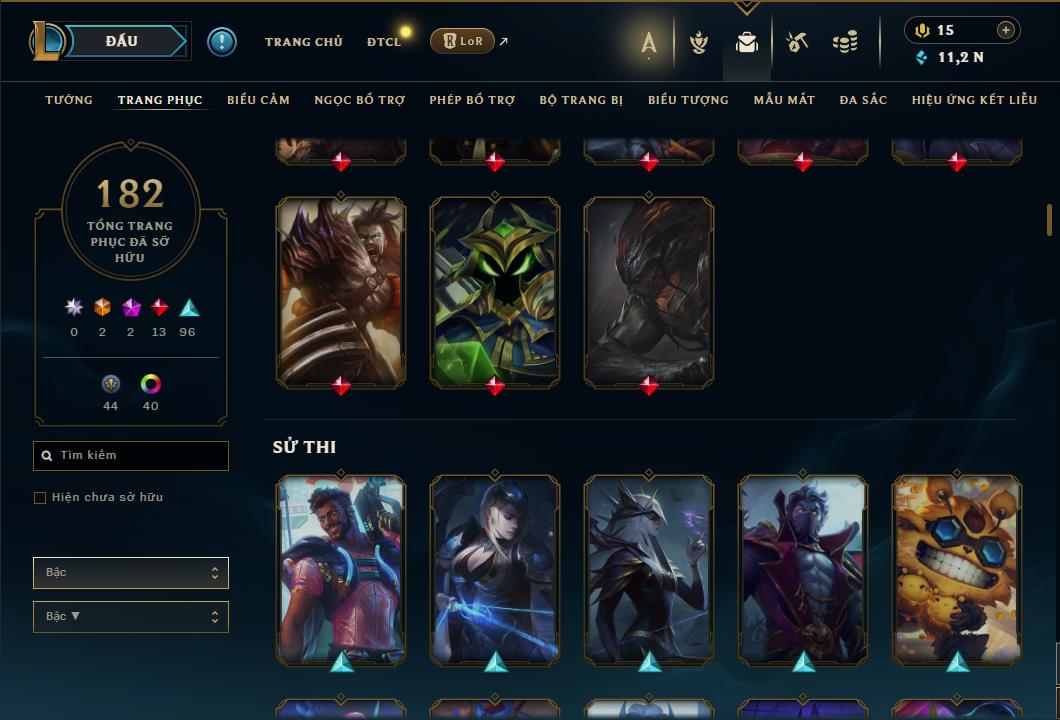The width and height of the screenshot is (1060, 720).
Task: Launch the LoR link button
Action: tap(462, 41)
